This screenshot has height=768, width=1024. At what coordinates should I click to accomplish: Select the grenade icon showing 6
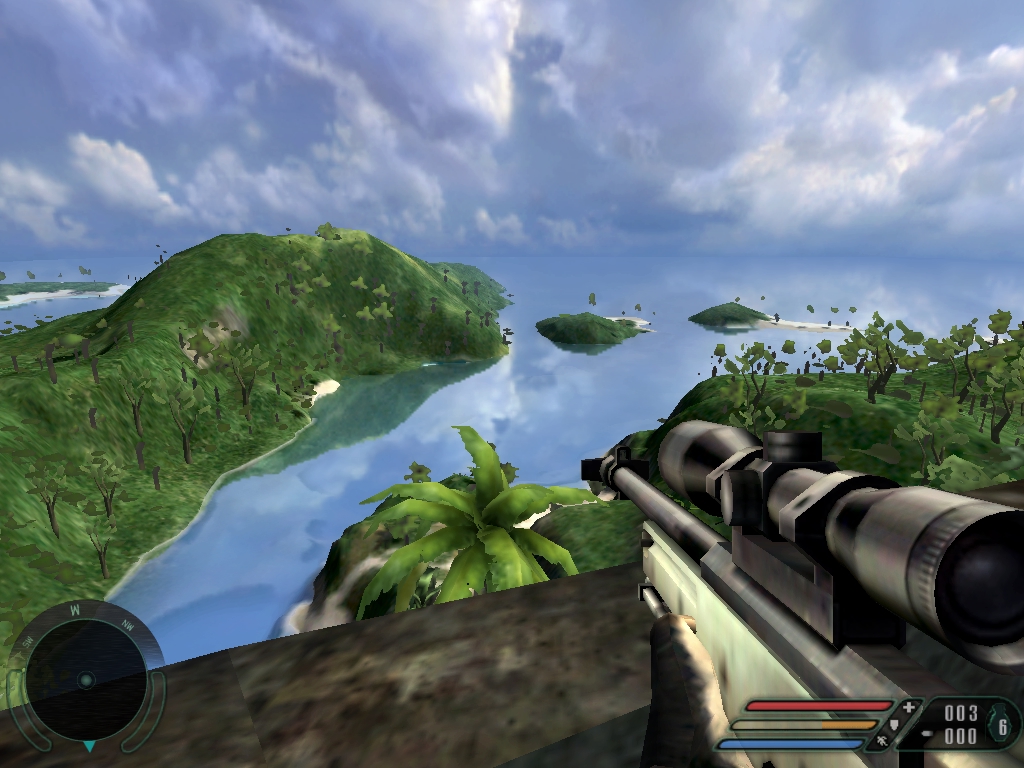point(1000,725)
